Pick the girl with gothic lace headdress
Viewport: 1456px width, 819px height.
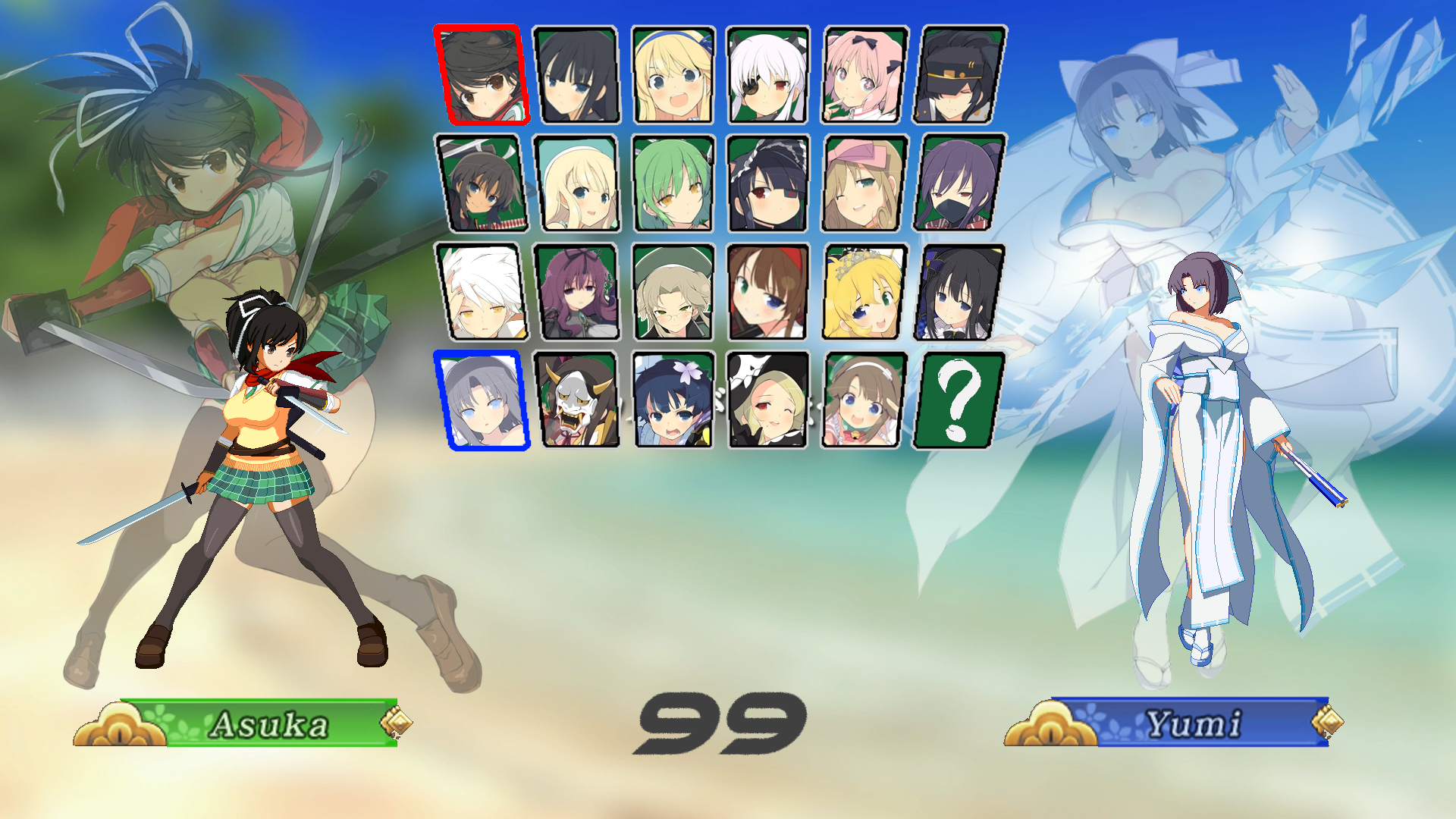768,183
